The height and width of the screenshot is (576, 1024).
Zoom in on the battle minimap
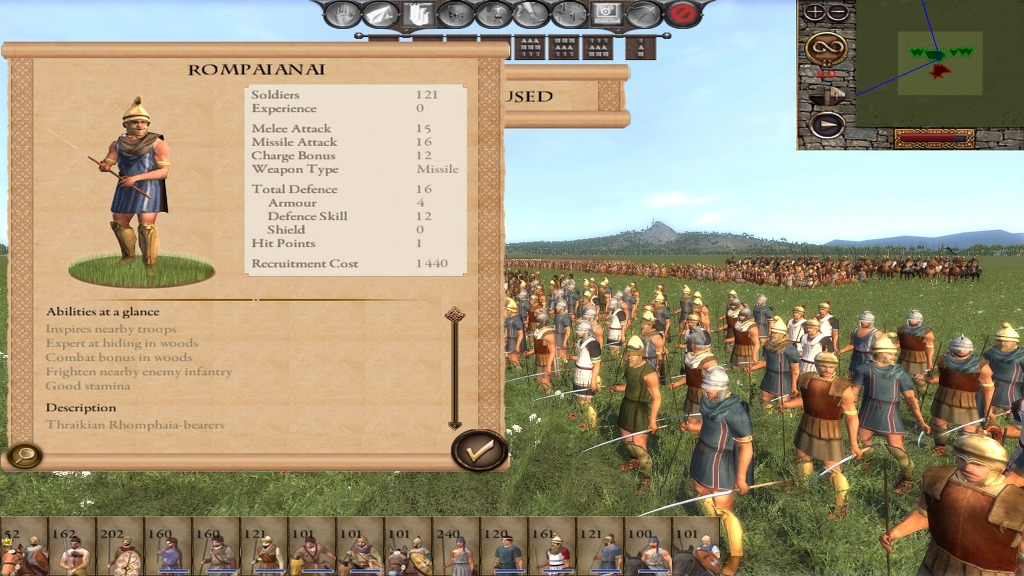[x=815, y=13]
